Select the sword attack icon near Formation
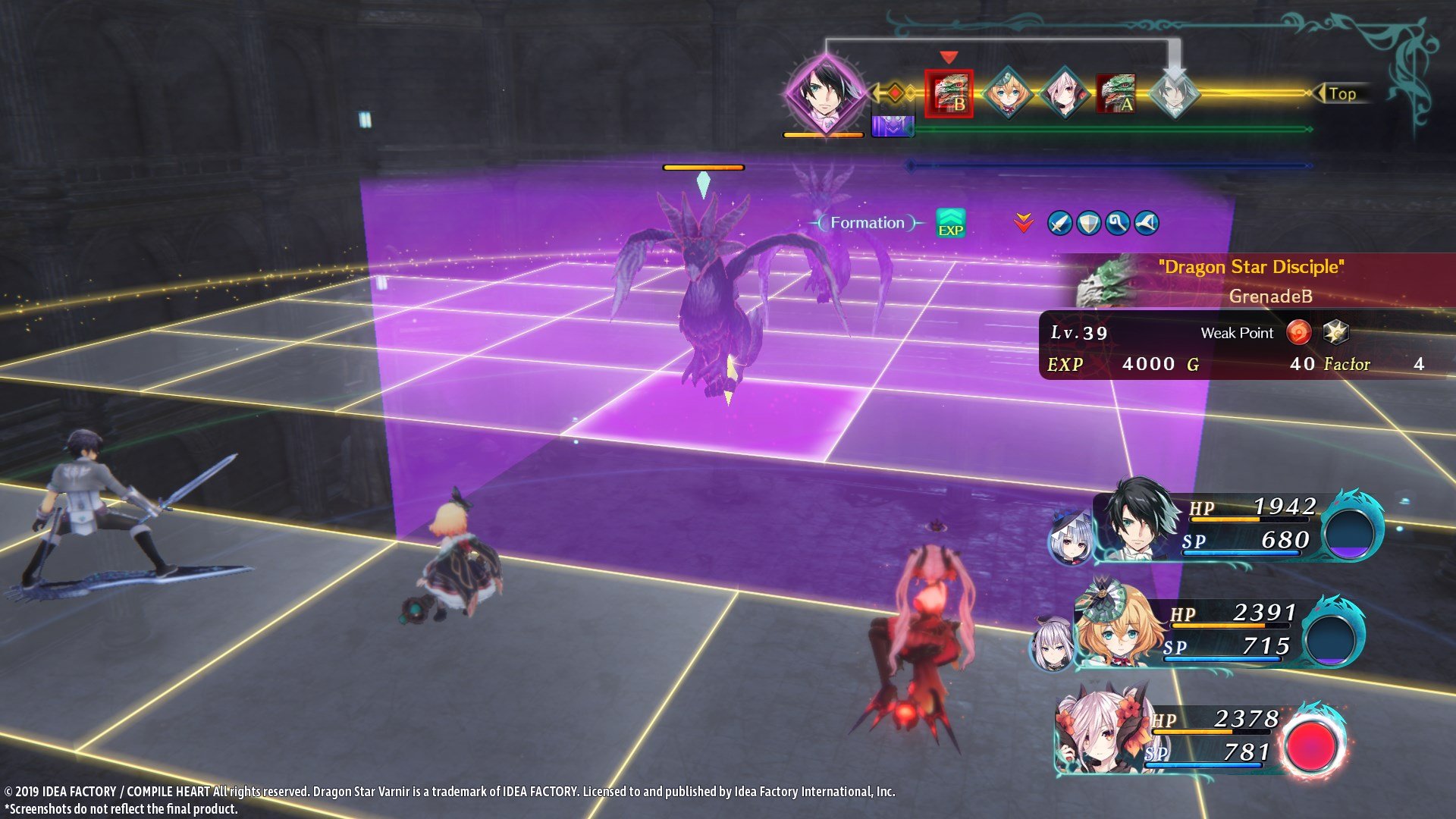Screen dimensions: 1456x819 [1059, 223]
